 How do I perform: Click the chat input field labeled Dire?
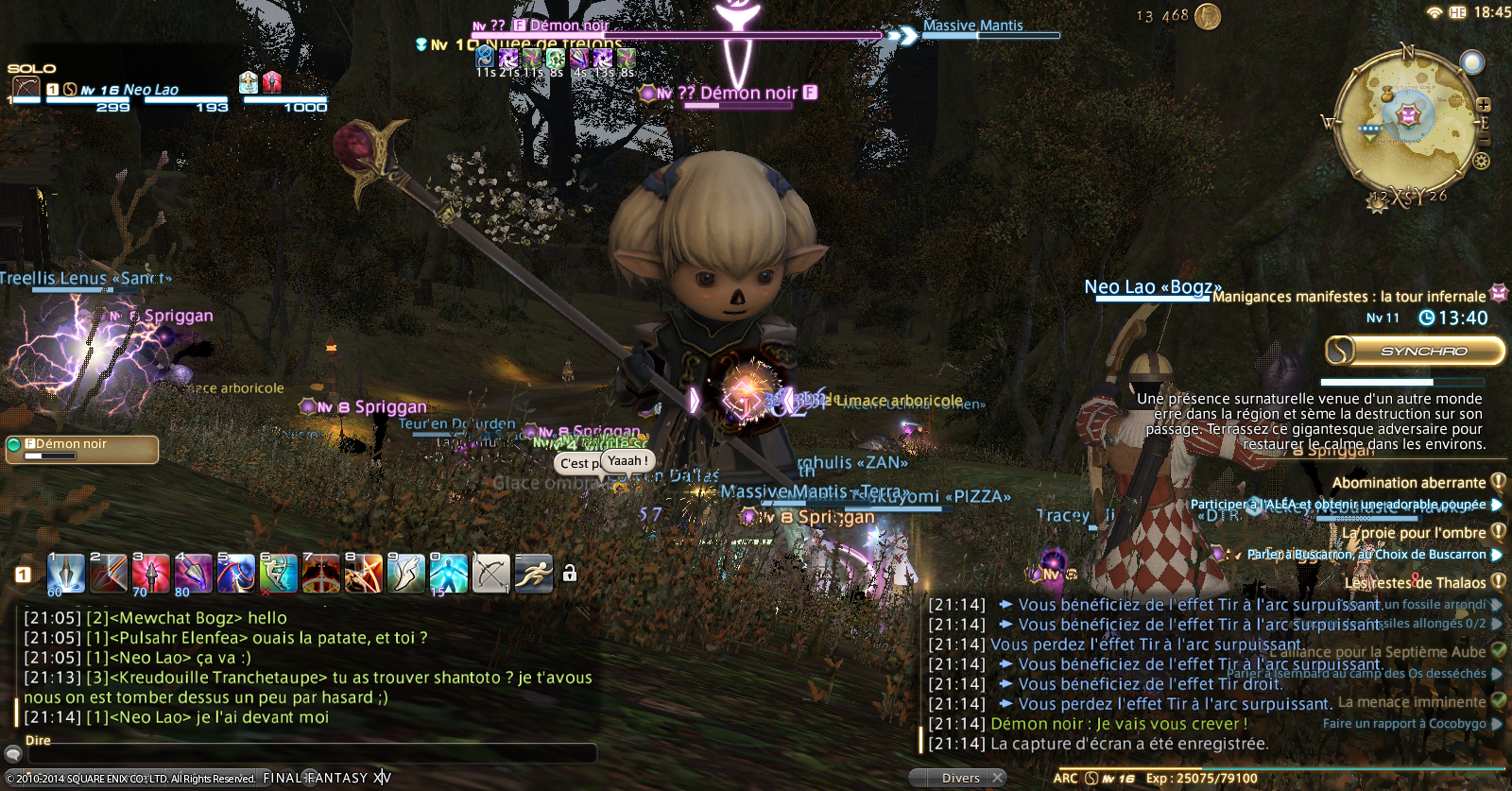pos(312,753)
